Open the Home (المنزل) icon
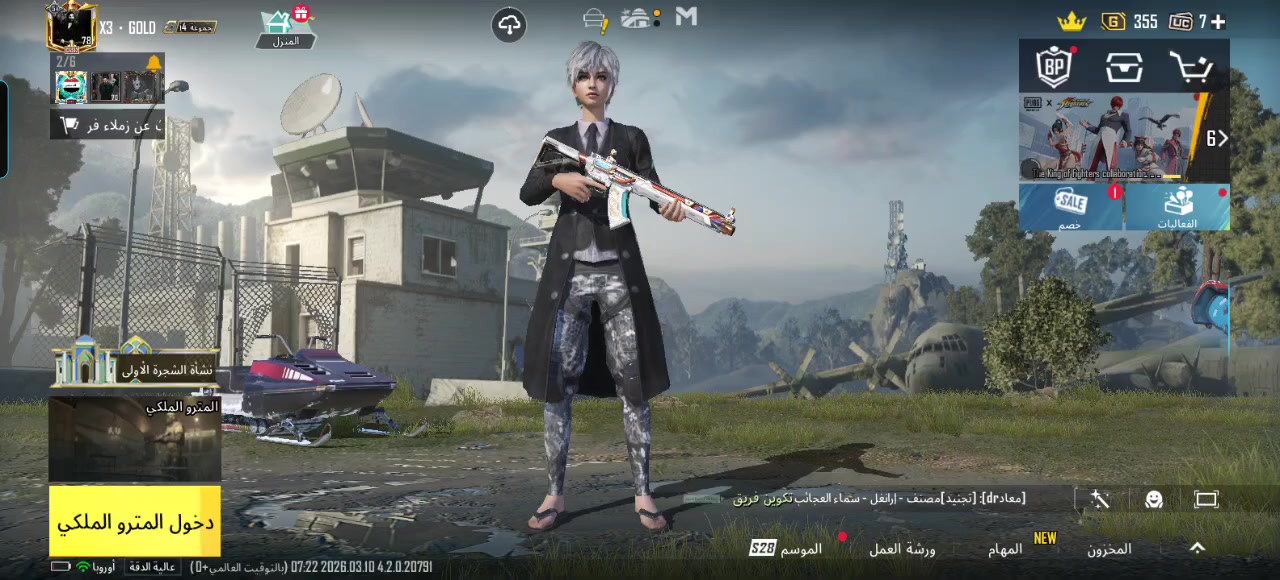The width and height of the screenshot is (1280, 580). [285, 29]
